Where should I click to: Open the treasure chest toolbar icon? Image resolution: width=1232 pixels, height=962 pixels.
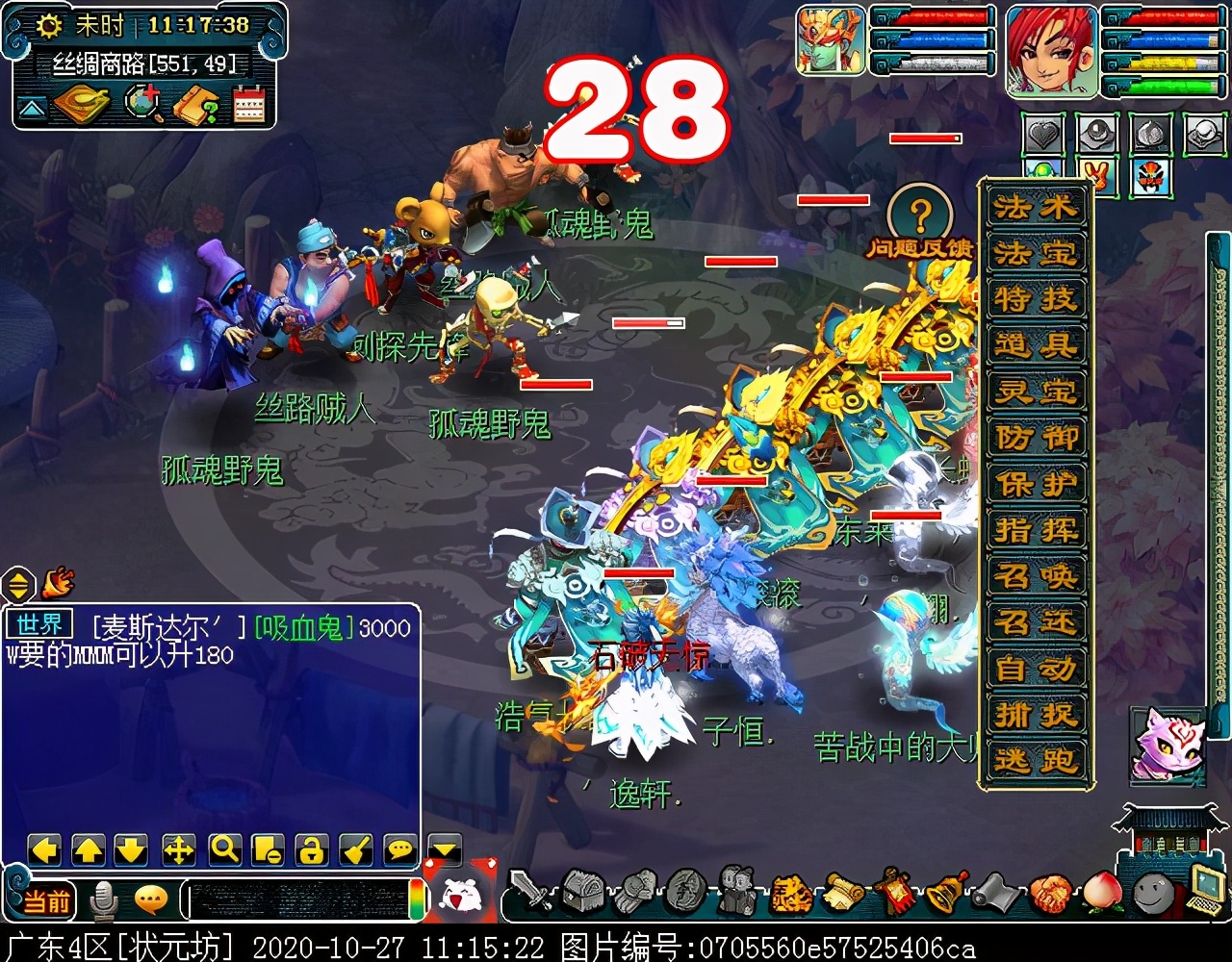tap(581, 890)
